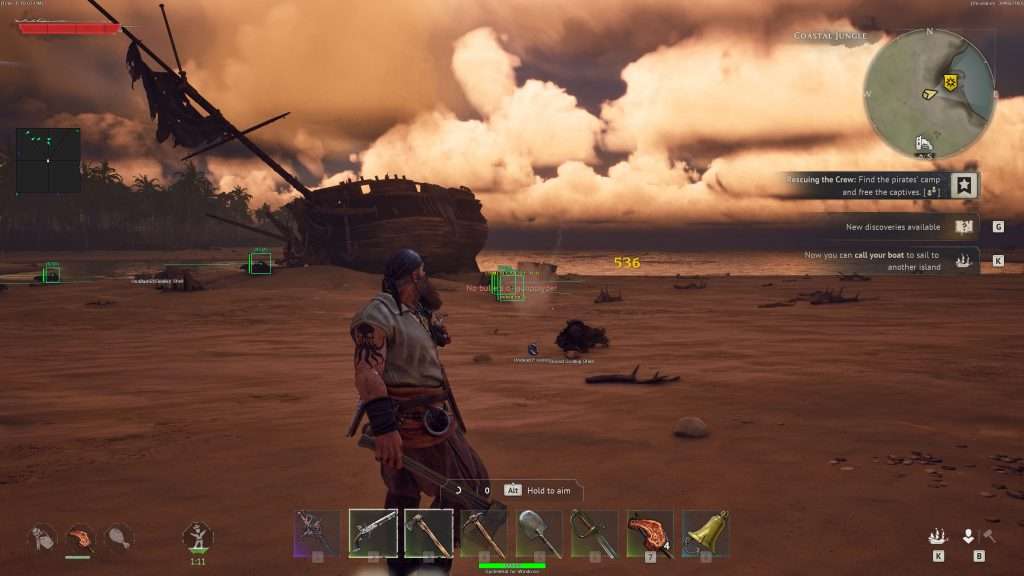This screenshot has width=1024, height=576.
Task: Click the pirate buff icon with timer
Action: click(197, 537)
